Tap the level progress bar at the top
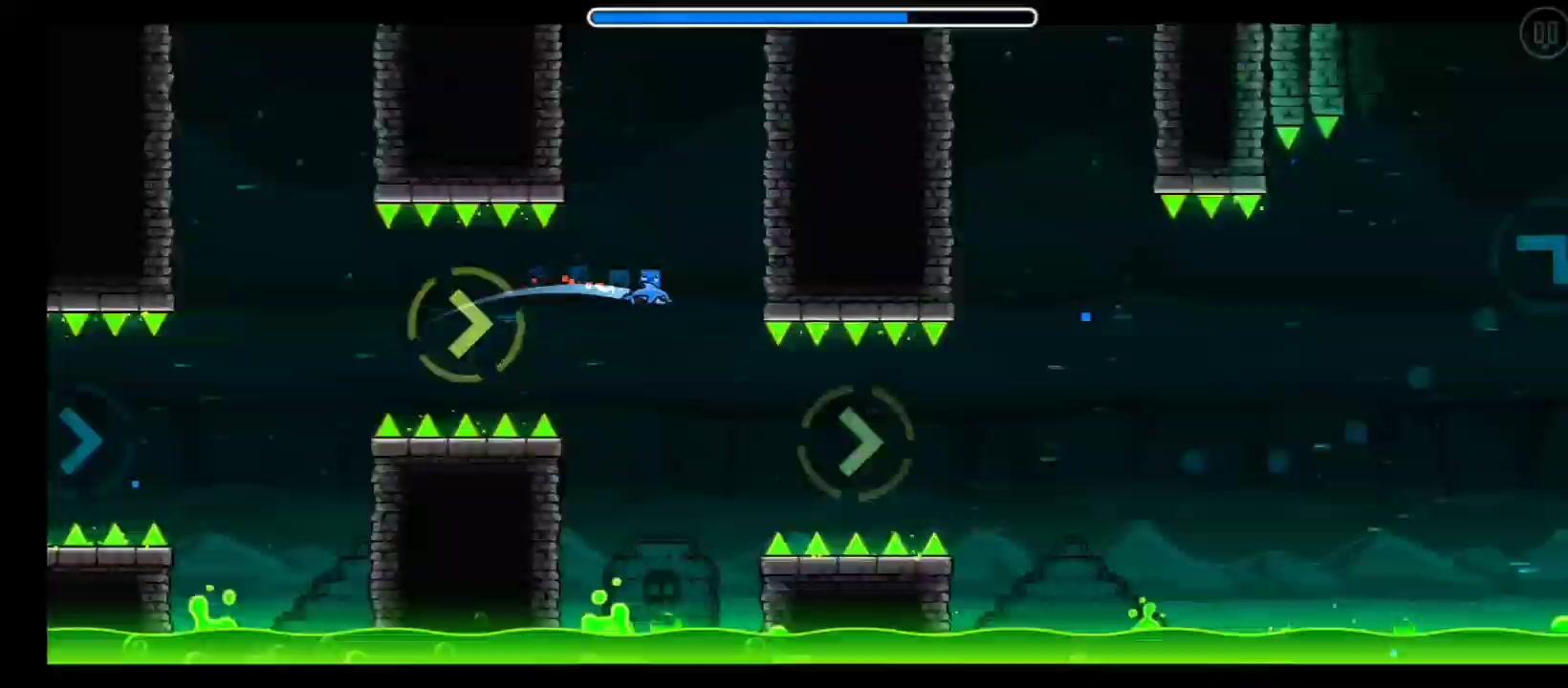Screen dimensions: 1568x688 coord(812,16)
